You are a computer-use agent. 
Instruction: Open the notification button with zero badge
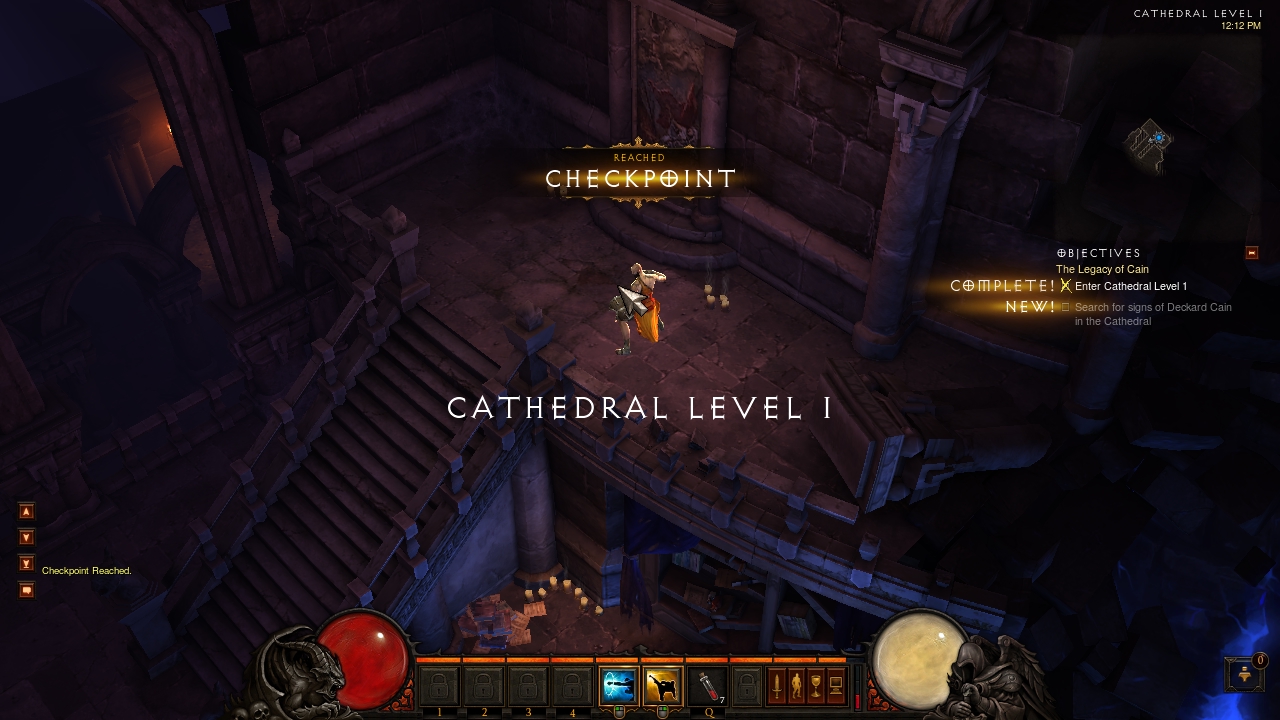pyautogui.click(x=1244, y=674)
